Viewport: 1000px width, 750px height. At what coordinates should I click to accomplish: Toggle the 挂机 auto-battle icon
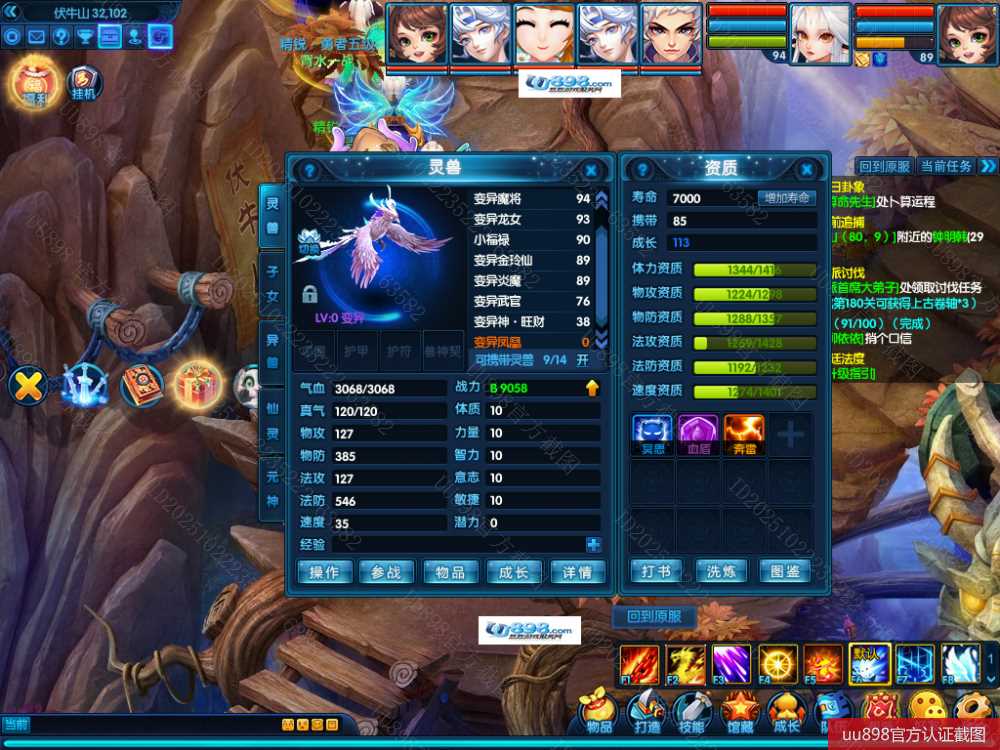(x=84, y=84)
